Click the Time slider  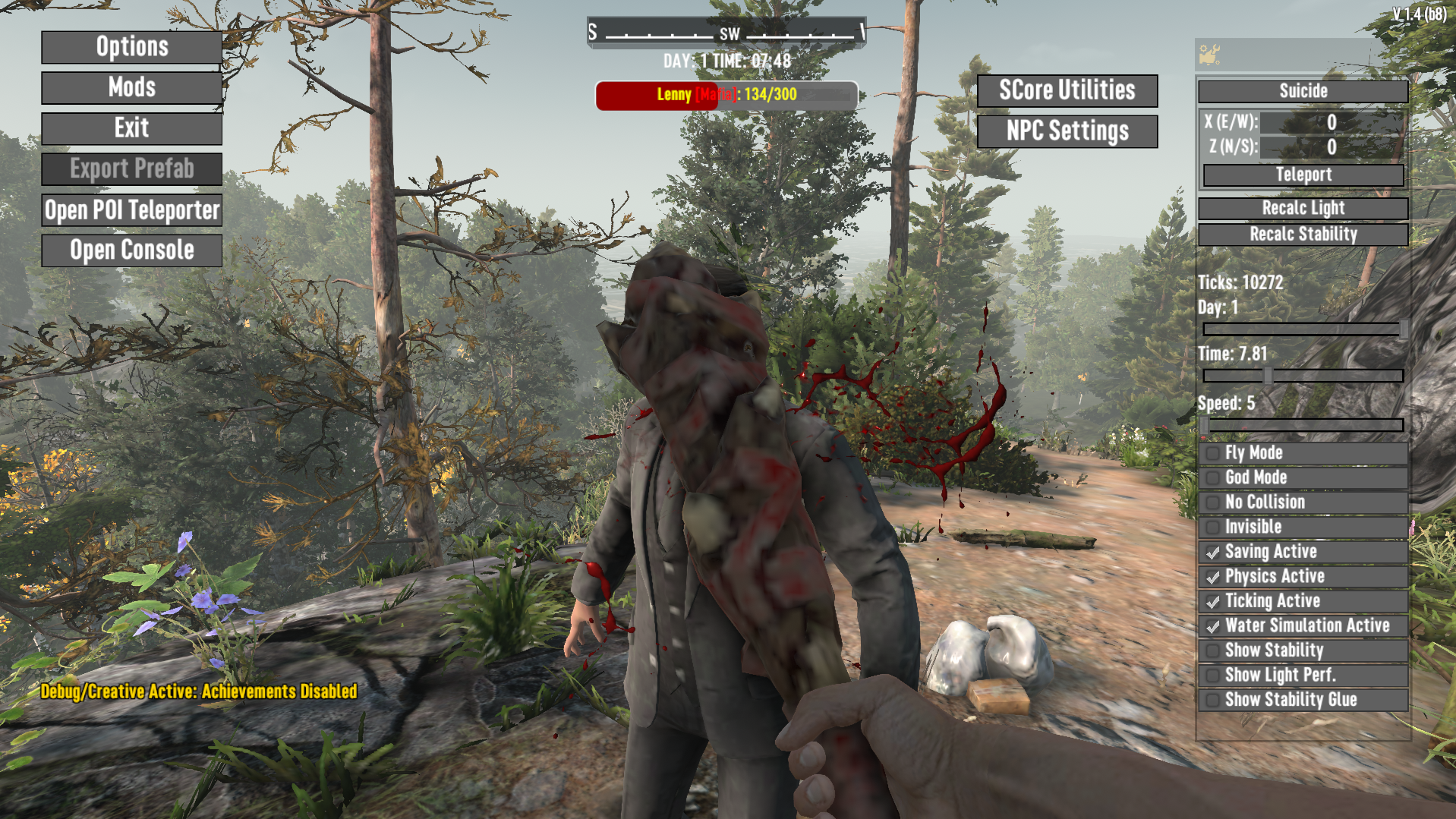tap(1303, 376)
